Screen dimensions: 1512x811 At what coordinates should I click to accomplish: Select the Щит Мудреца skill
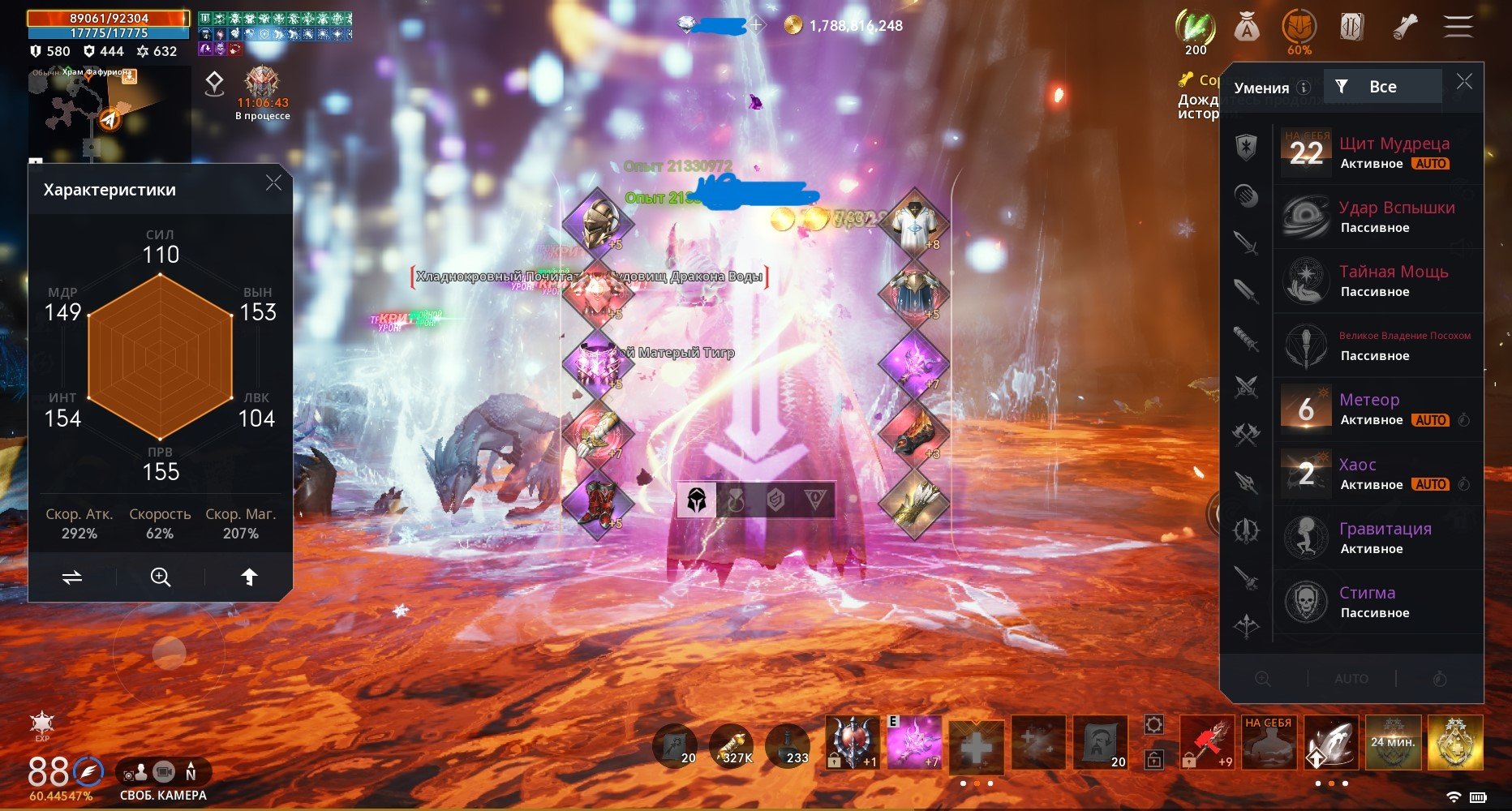click(1378, 152)
